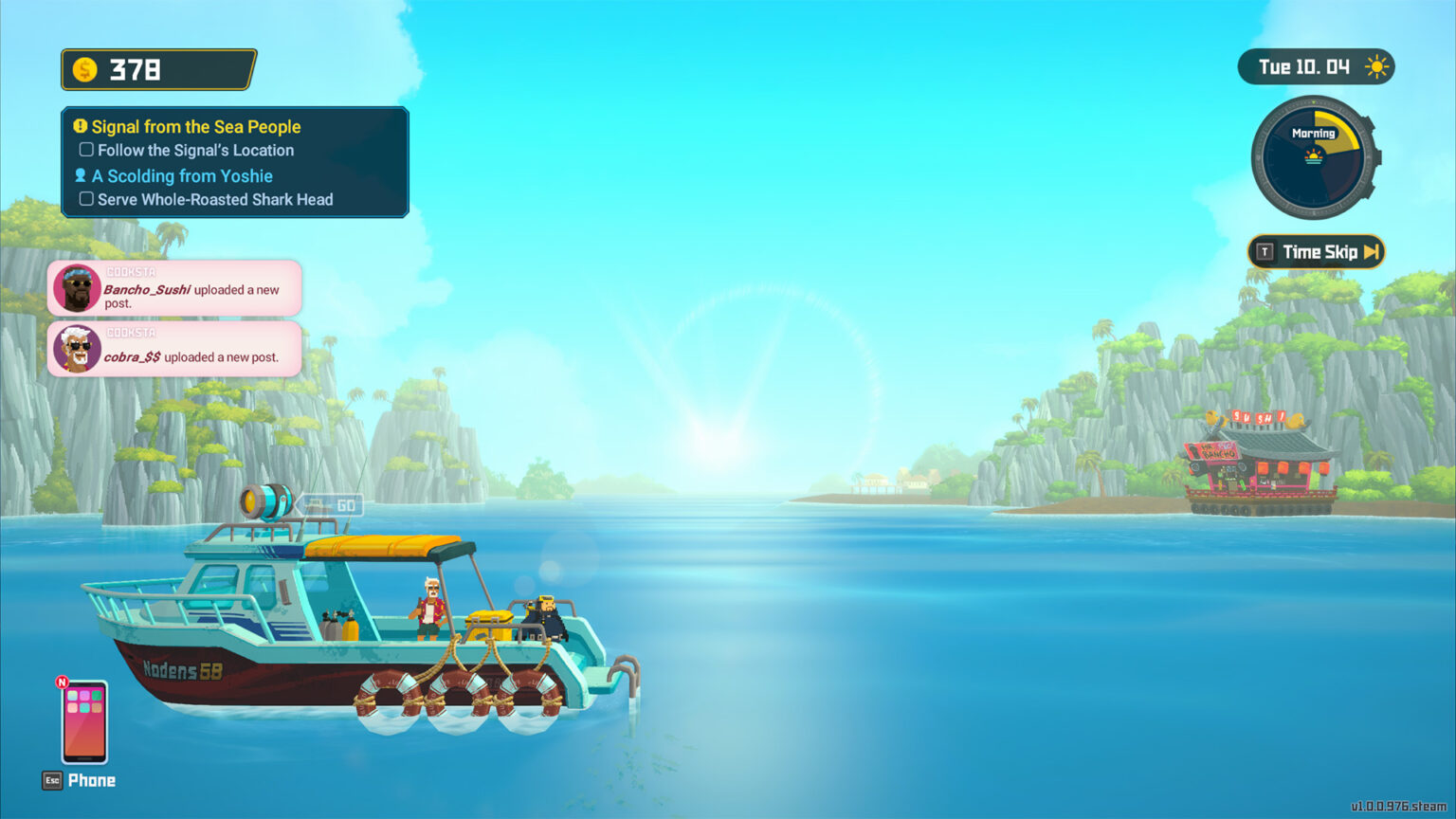Viewport: 1456px width, 819px height.
Task: Check Follow the Signal's Location
Action: (86, 149)
